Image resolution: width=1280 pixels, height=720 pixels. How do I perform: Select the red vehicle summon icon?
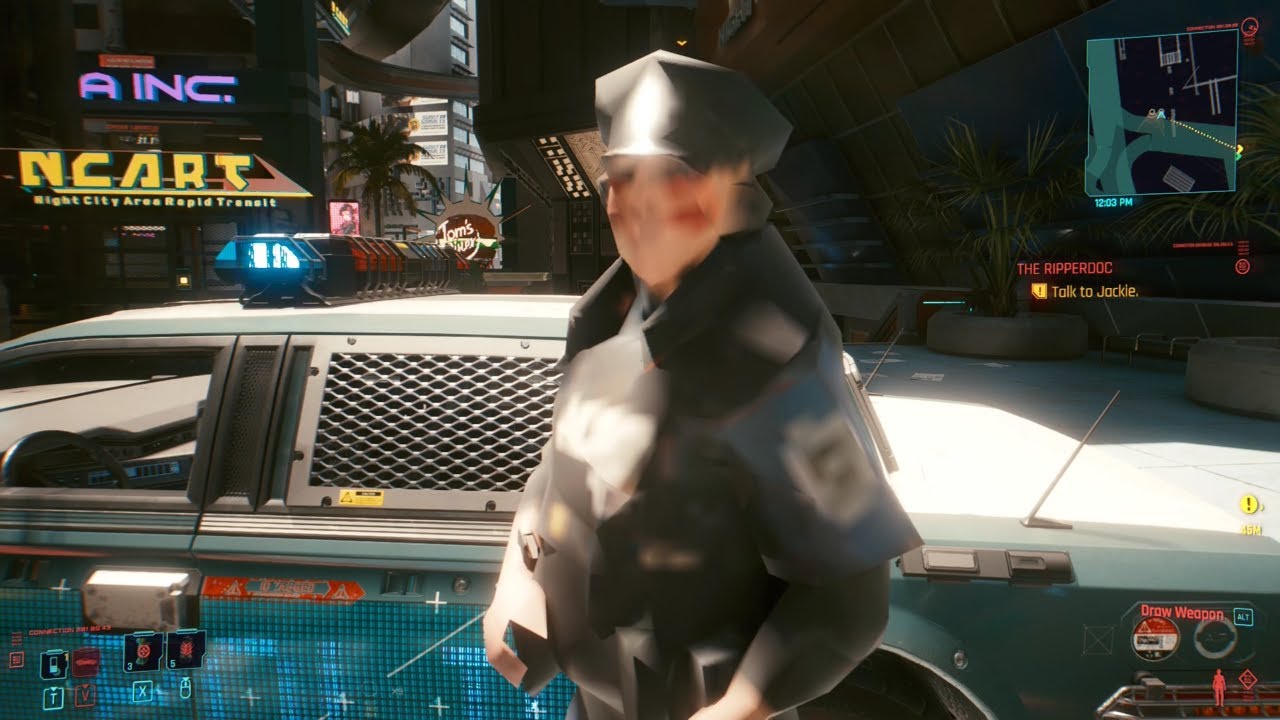coord(85,662)
